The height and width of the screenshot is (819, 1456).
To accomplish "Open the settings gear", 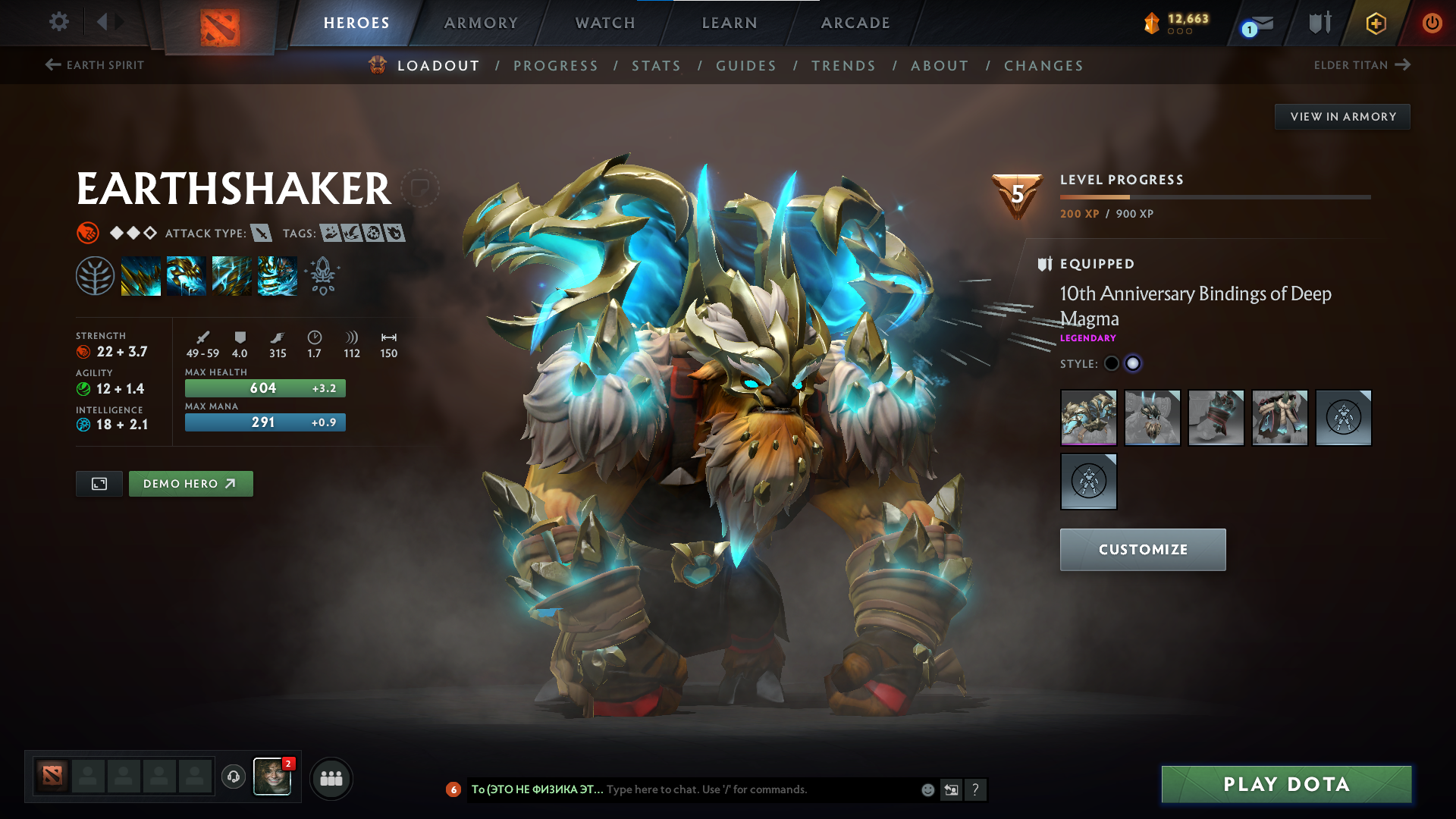I will [x=58, y=23].
